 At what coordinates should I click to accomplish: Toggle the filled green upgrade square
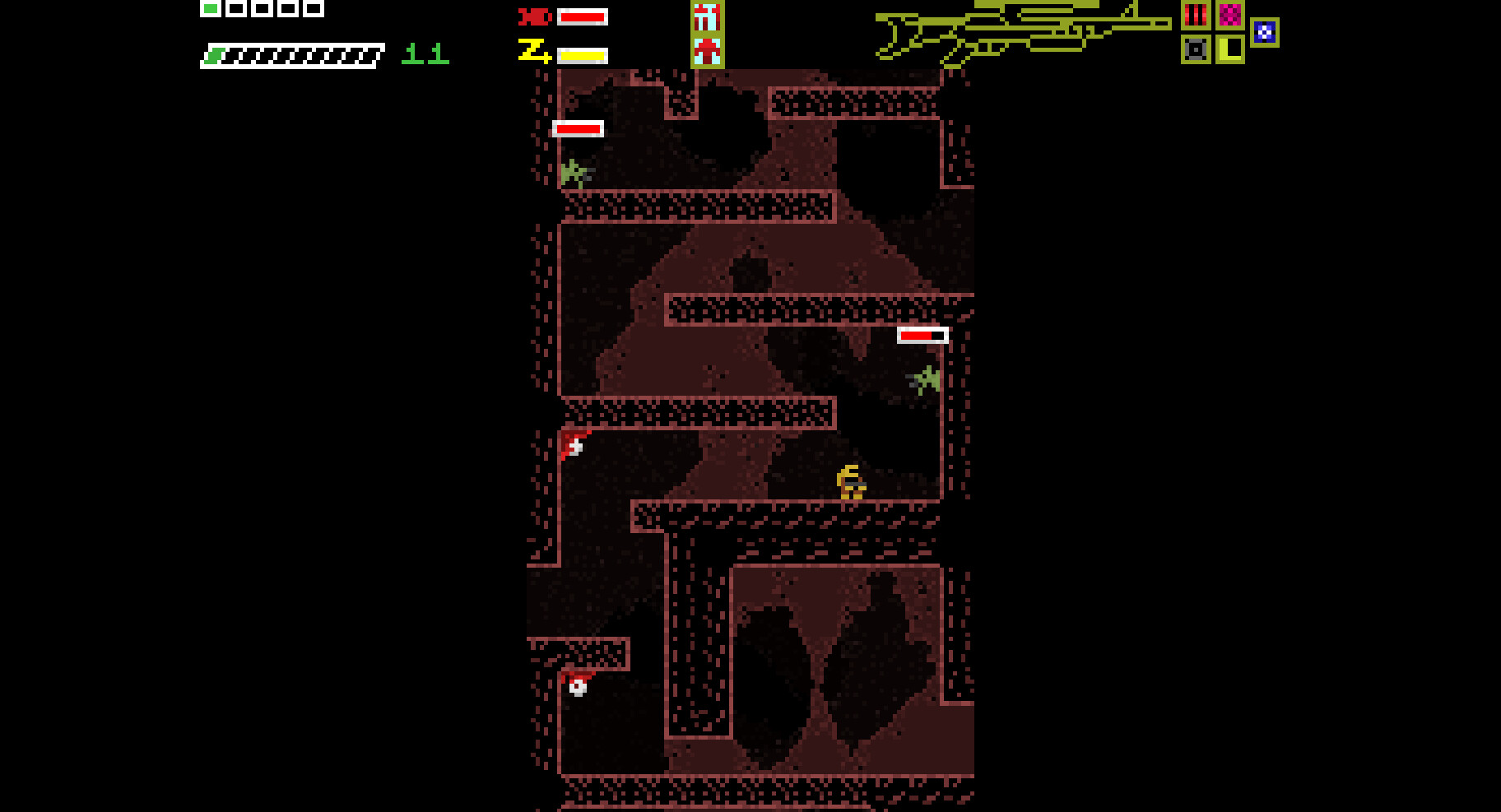[x=211, y=8]
